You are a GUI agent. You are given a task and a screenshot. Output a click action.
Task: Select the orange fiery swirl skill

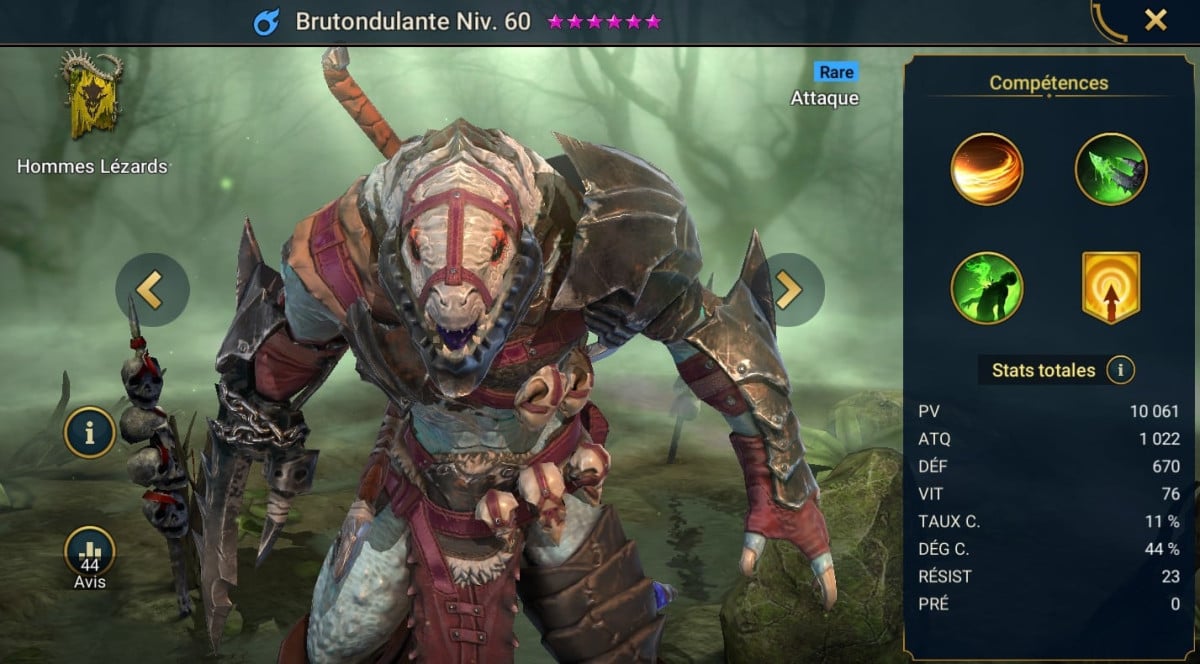click(987, 169)
